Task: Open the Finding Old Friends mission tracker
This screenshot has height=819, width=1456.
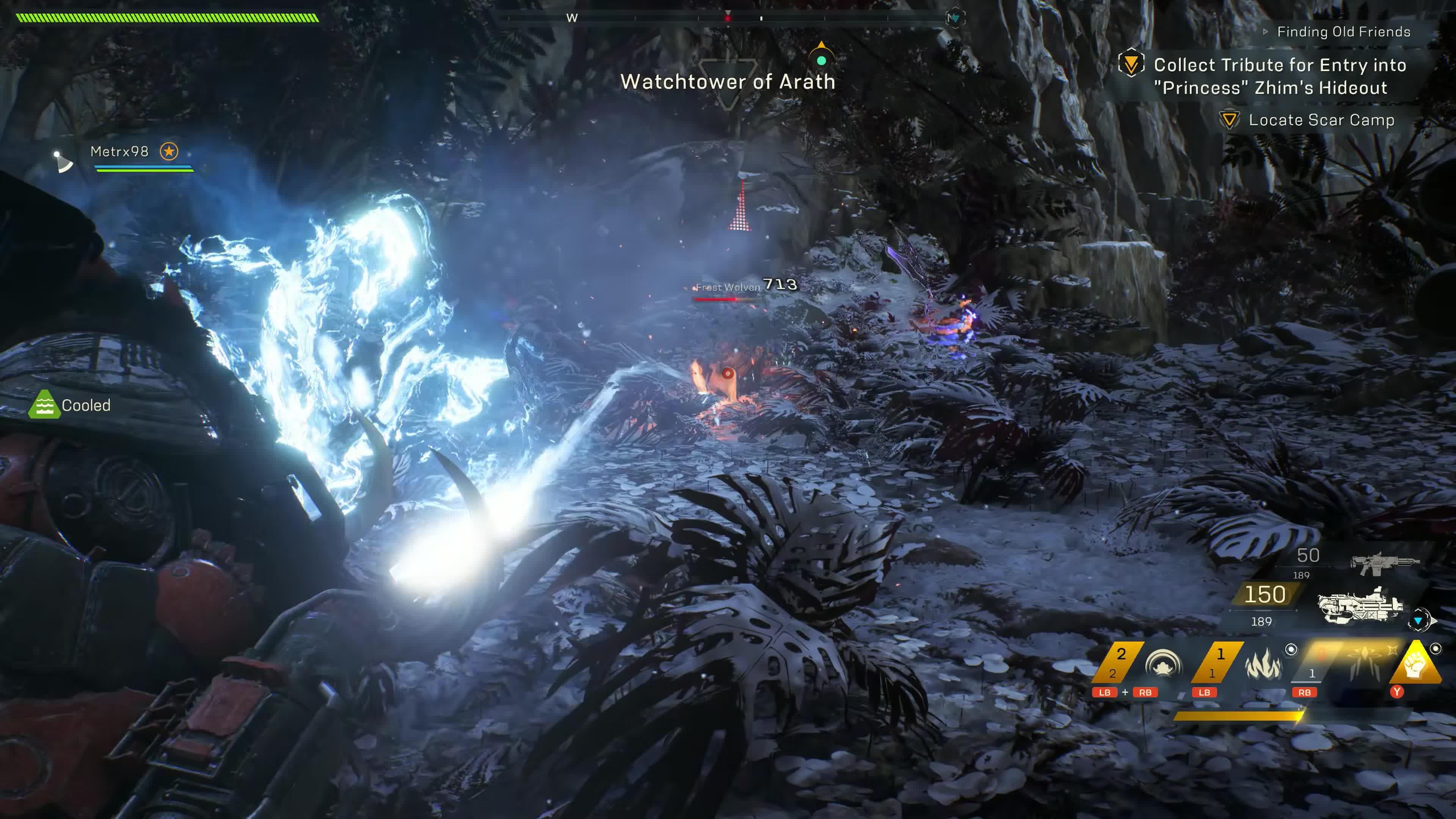Action: [1343, 32]
